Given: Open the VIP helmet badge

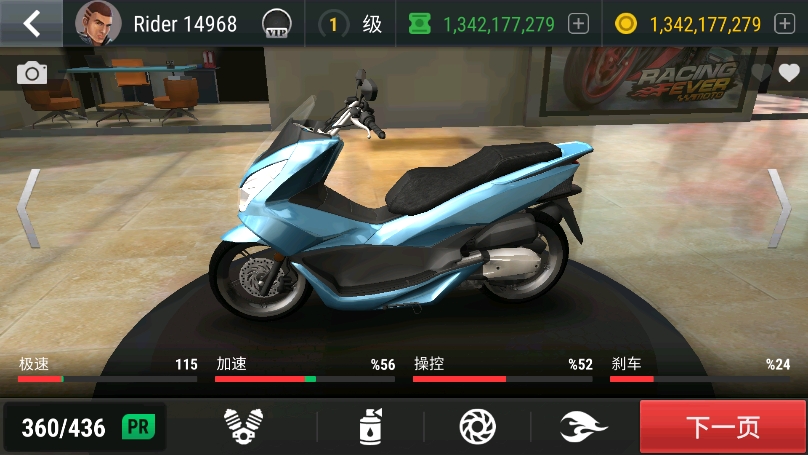Looking at the screenshot, I should (276, 23).
